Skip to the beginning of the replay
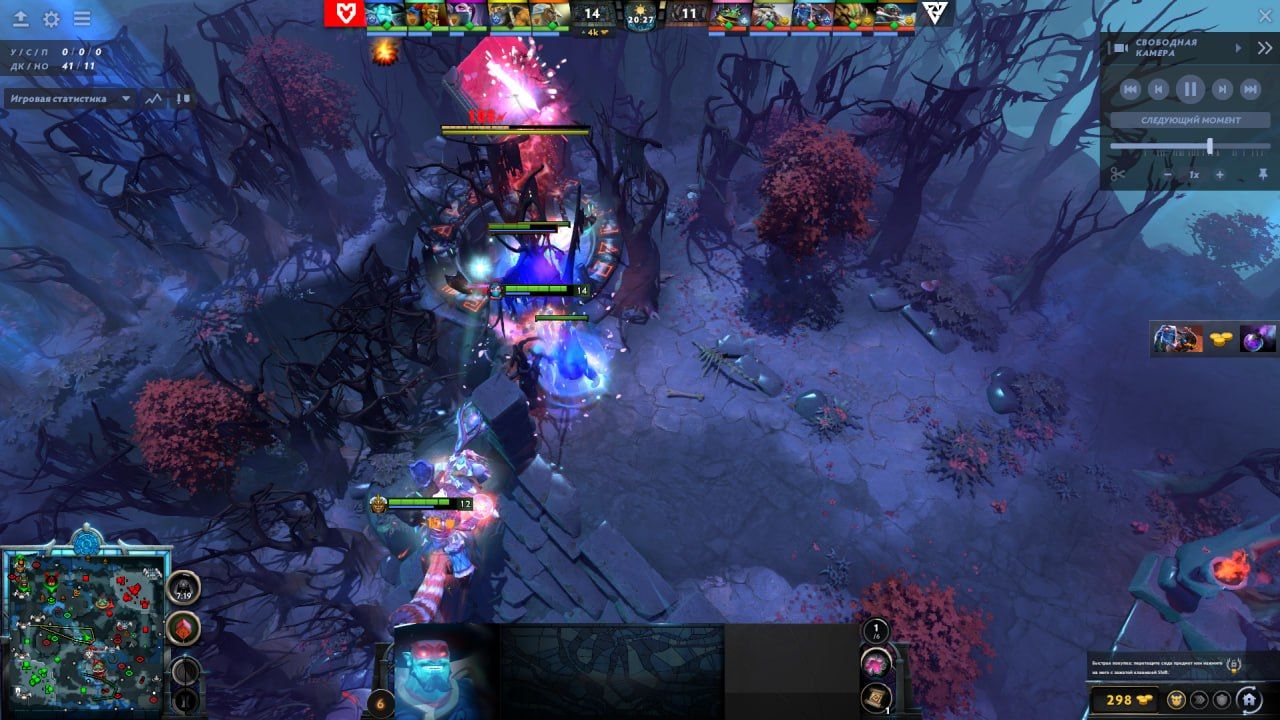Image resolution: width=1280 pixels, height=720 pixels. point(1132,88)
